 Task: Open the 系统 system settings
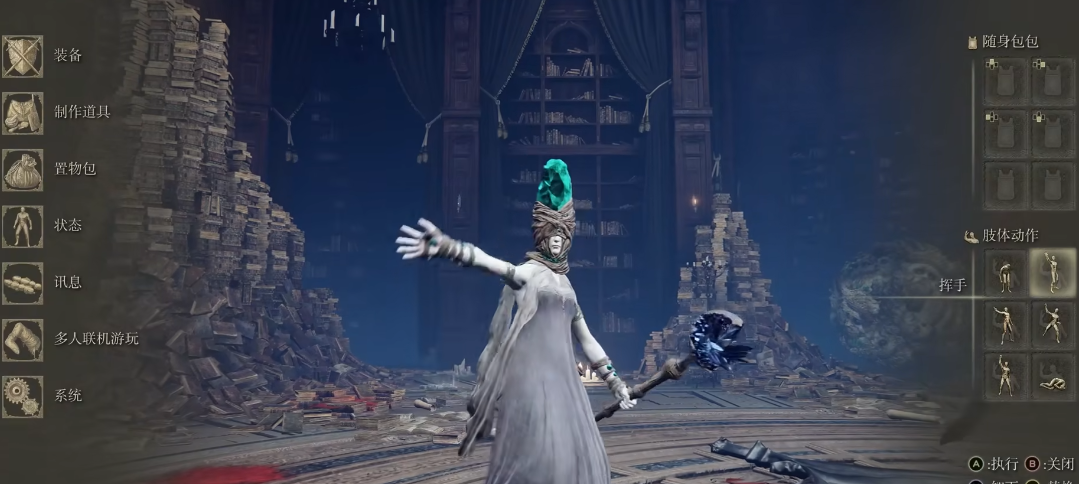(x=24, y=396)
